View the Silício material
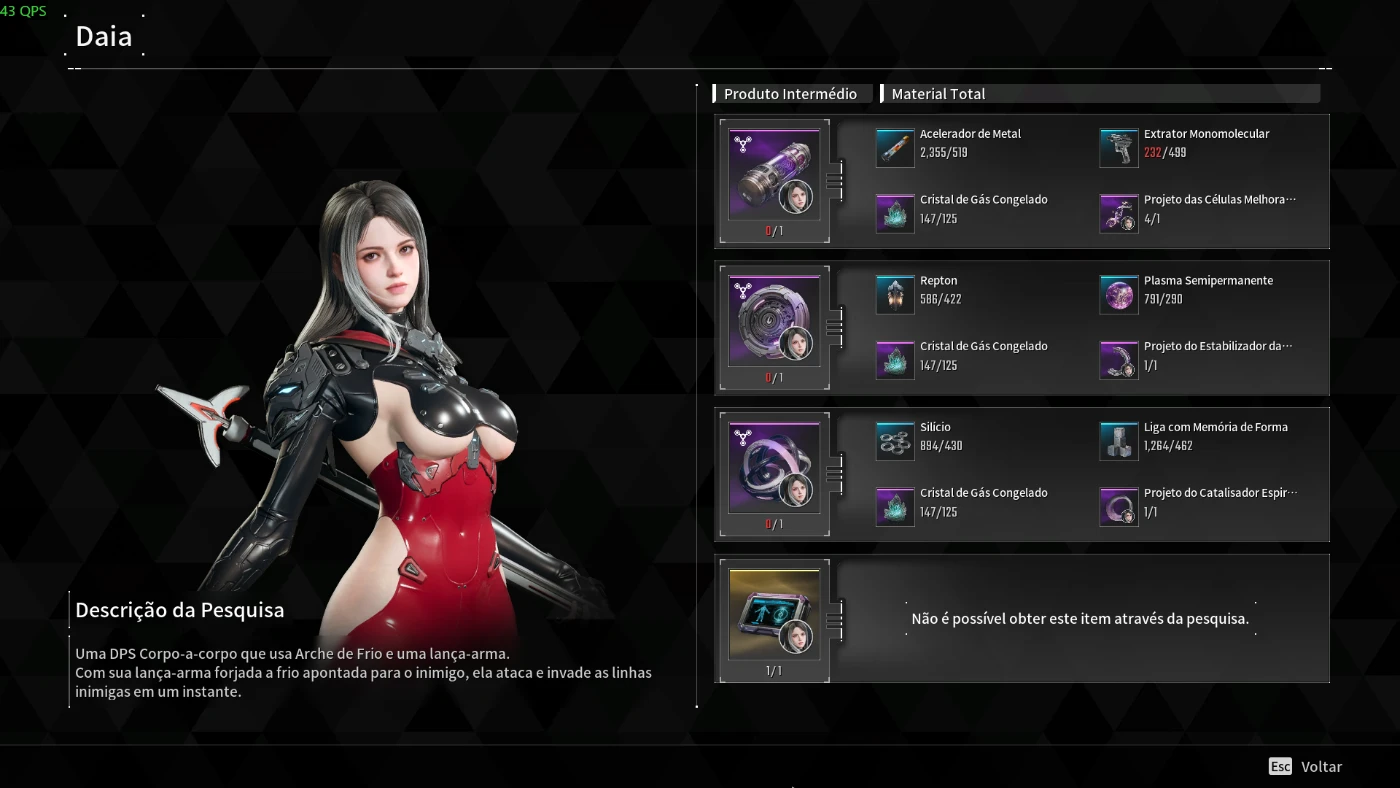The image size is (1400, 788). tap(895, 440)
